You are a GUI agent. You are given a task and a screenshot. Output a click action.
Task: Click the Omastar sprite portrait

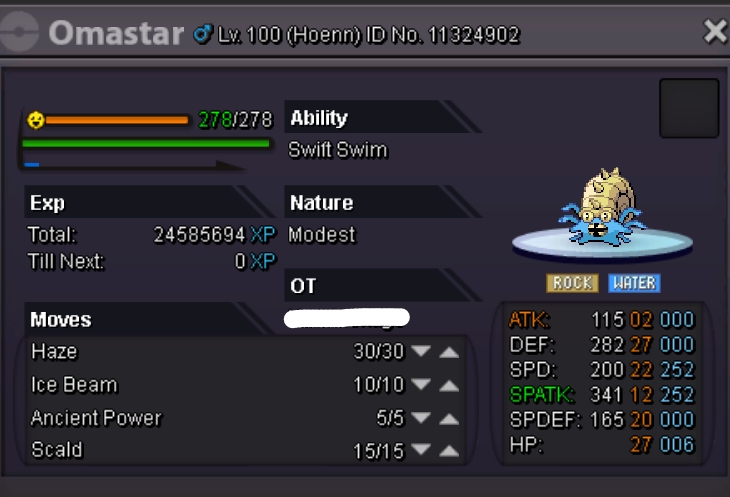click(x=602, y=208)
